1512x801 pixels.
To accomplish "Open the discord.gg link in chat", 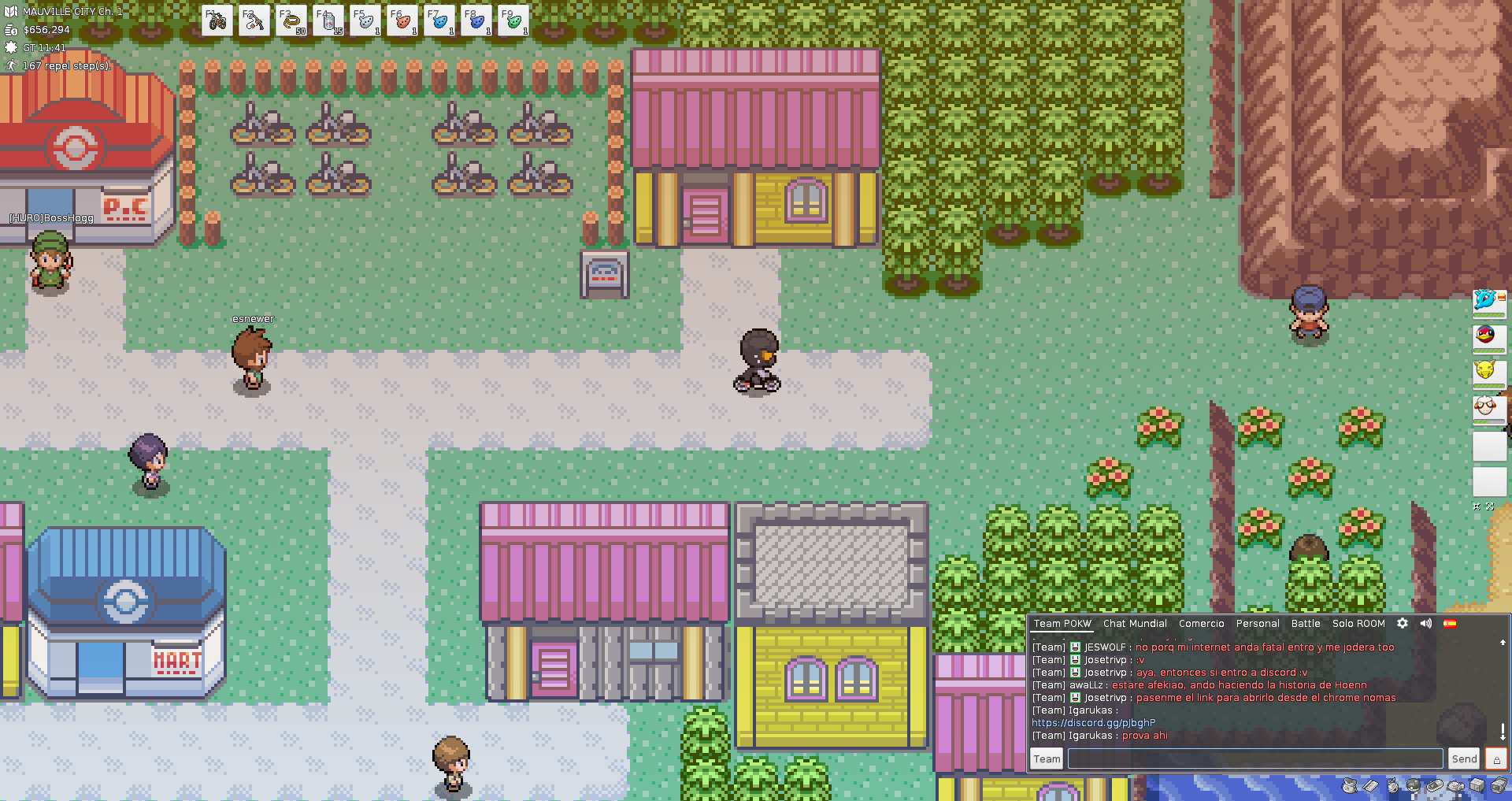I will tap(1093, 722).
